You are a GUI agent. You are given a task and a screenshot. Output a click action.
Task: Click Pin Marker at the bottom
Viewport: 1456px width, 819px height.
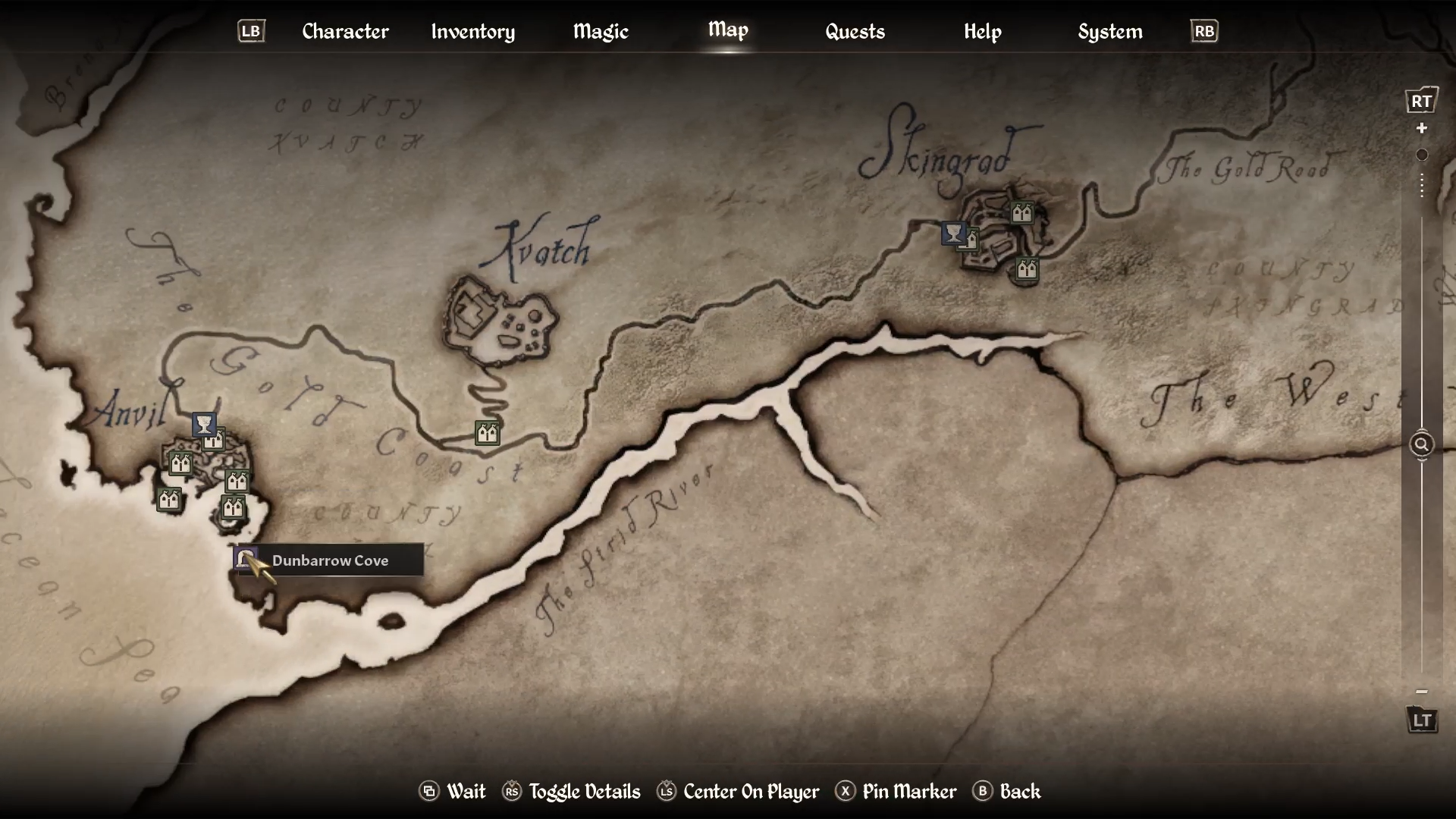[909, 792]
